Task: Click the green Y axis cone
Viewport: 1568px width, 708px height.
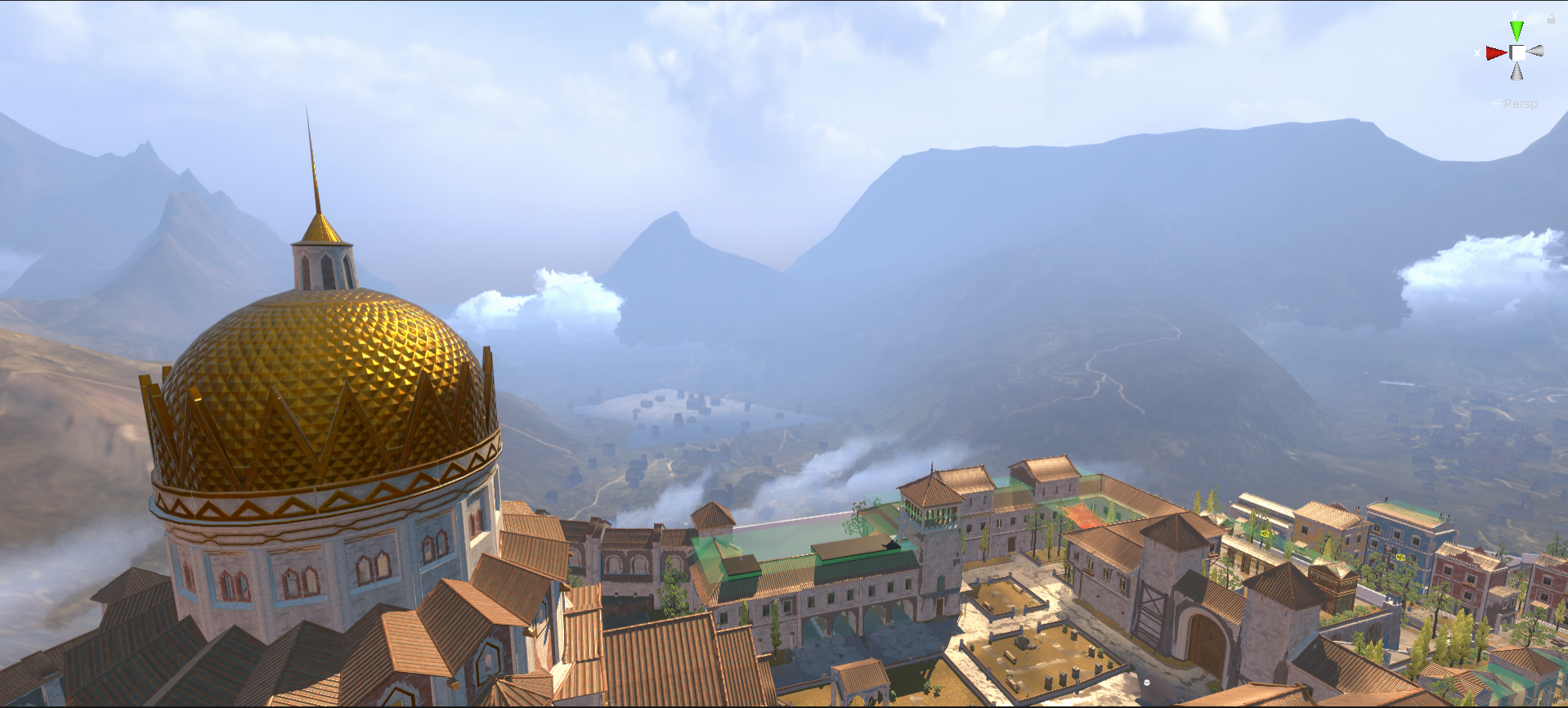Action: [x=1516, y=31]
